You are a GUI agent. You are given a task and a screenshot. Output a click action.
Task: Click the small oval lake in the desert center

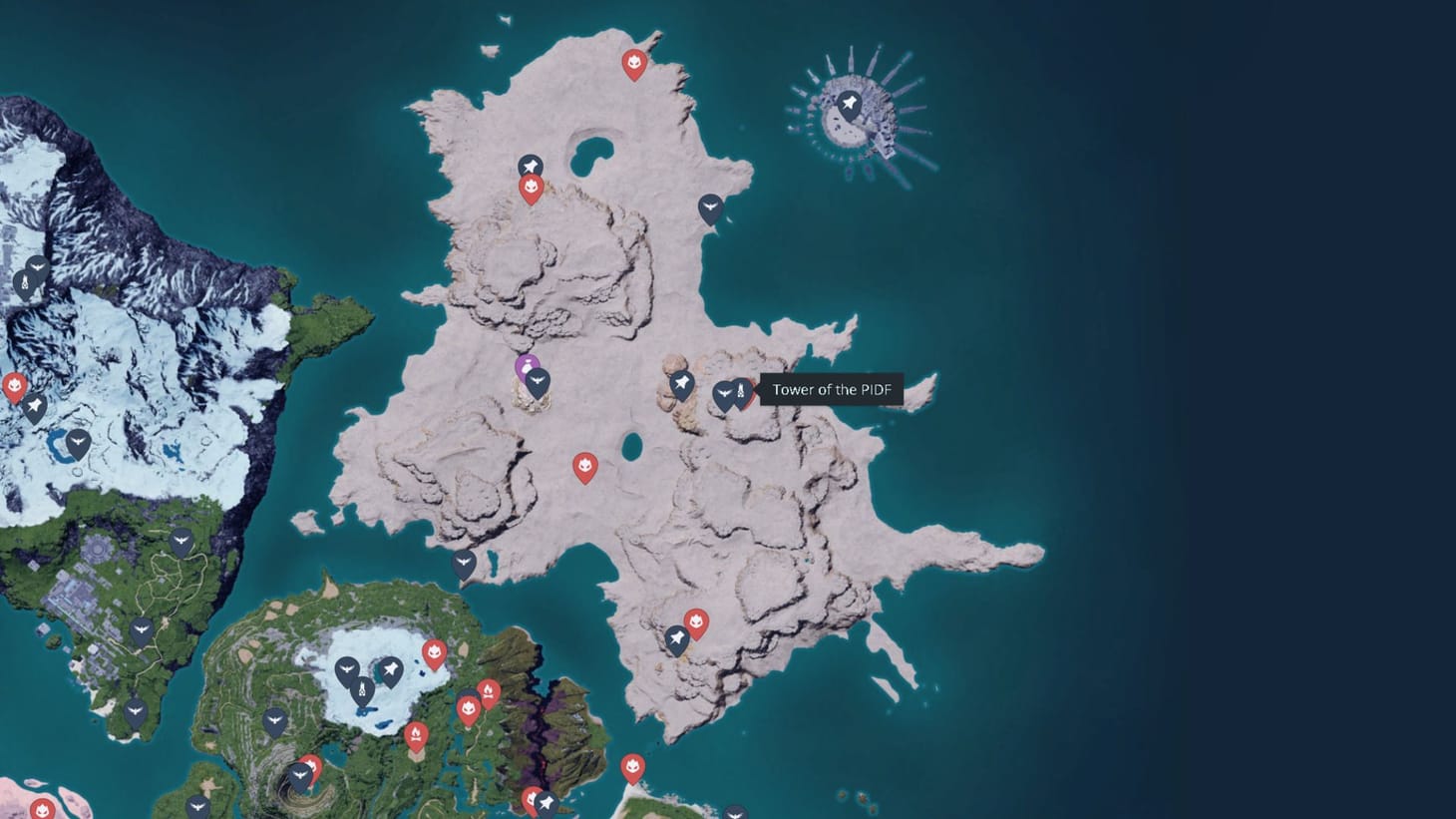[x=632, y=445]
